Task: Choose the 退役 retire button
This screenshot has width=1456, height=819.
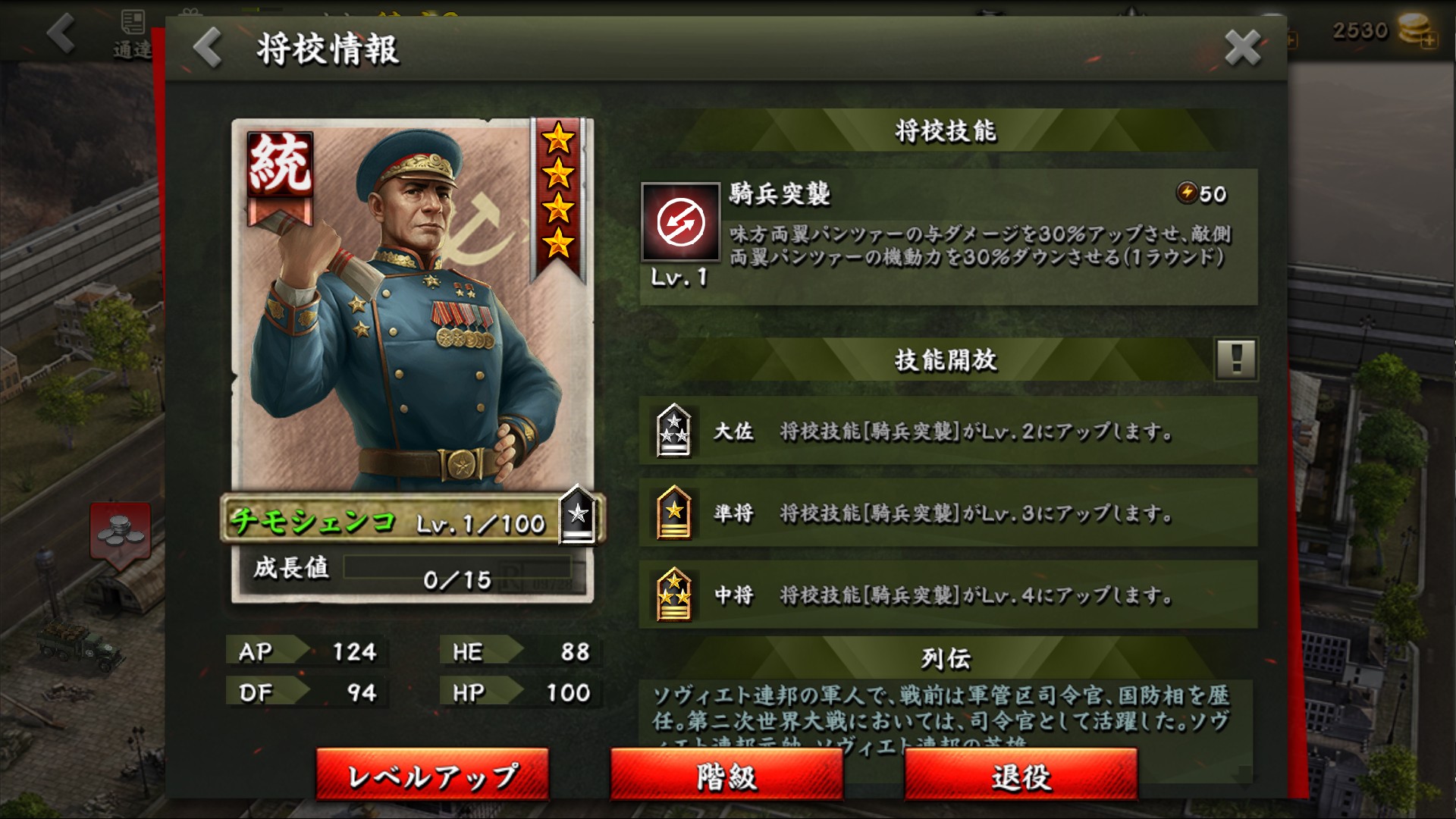Action: (x=1021, y=775)
